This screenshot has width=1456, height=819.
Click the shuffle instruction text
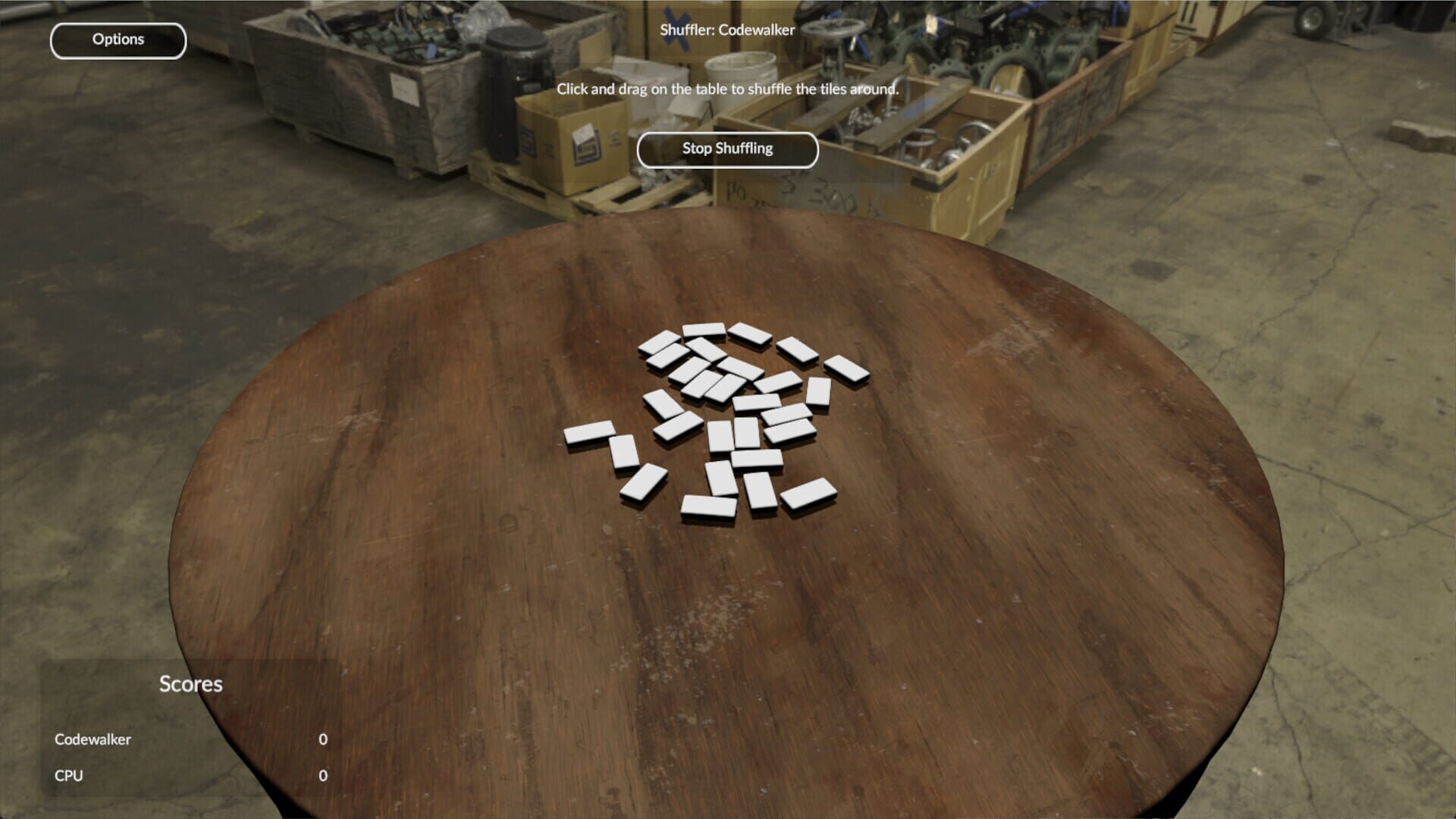coord(726,88)
